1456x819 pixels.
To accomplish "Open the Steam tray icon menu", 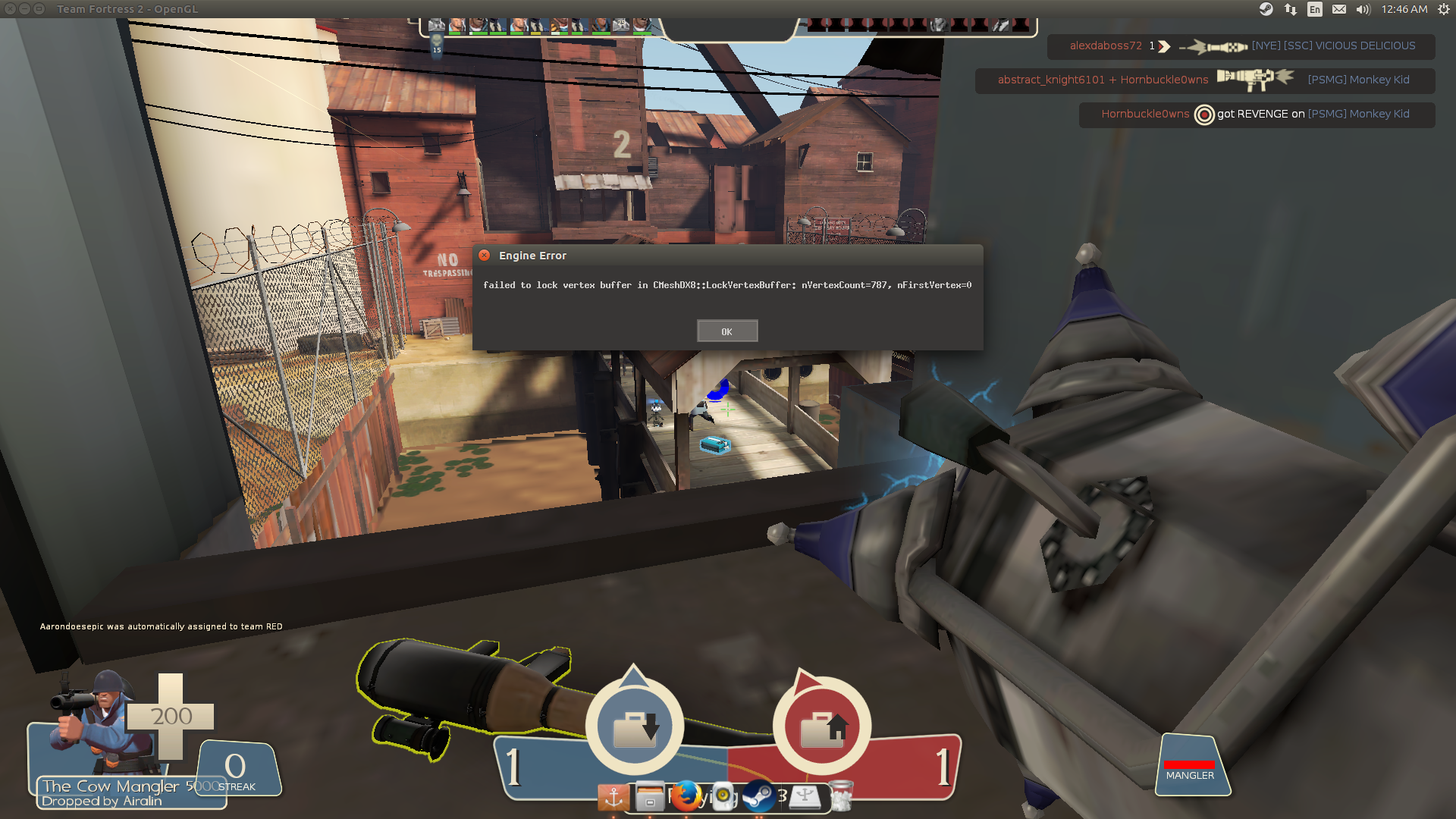I will click(1266, 9).
